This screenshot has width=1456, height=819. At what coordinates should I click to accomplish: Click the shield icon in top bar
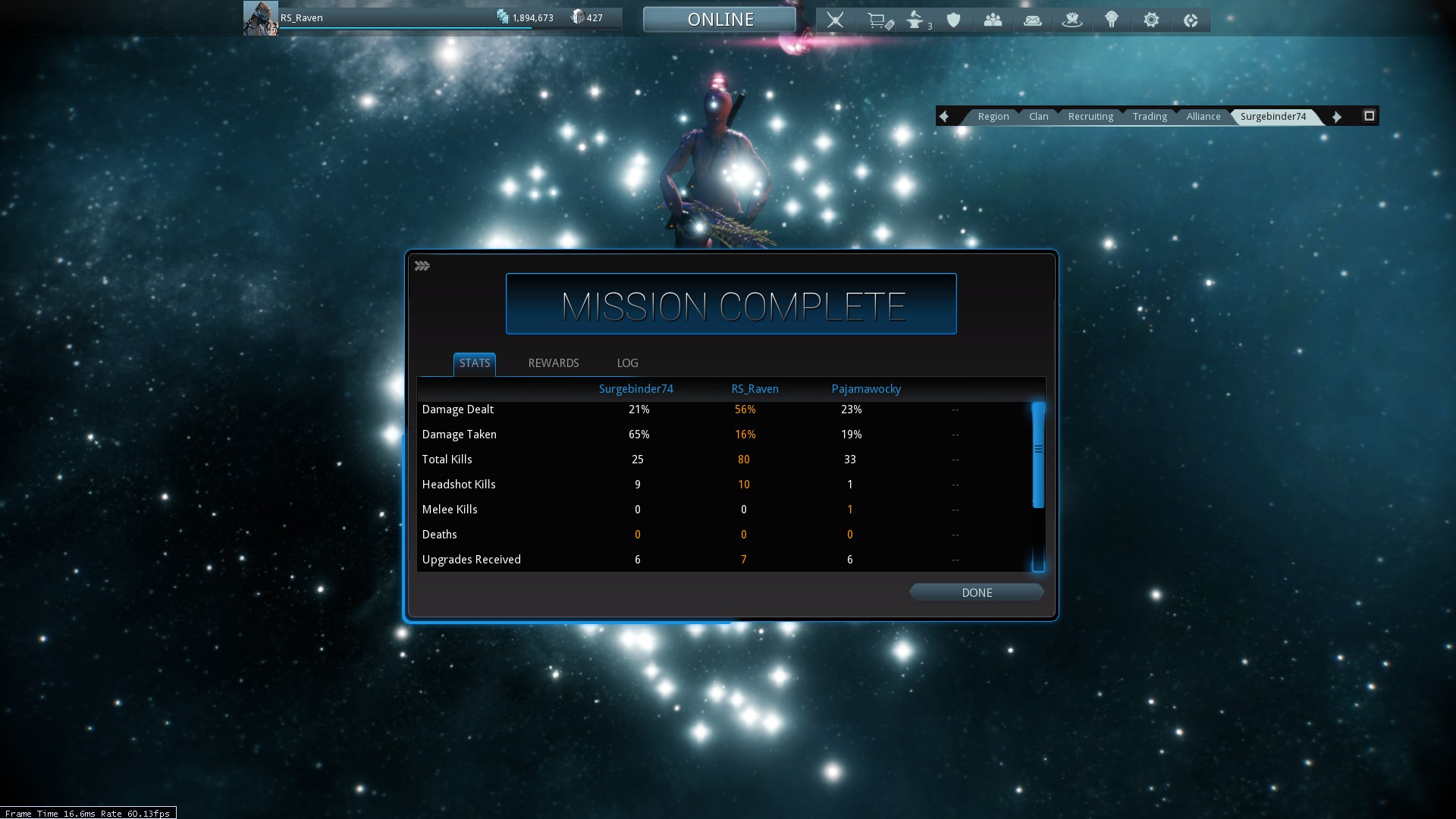pos(954,20)
